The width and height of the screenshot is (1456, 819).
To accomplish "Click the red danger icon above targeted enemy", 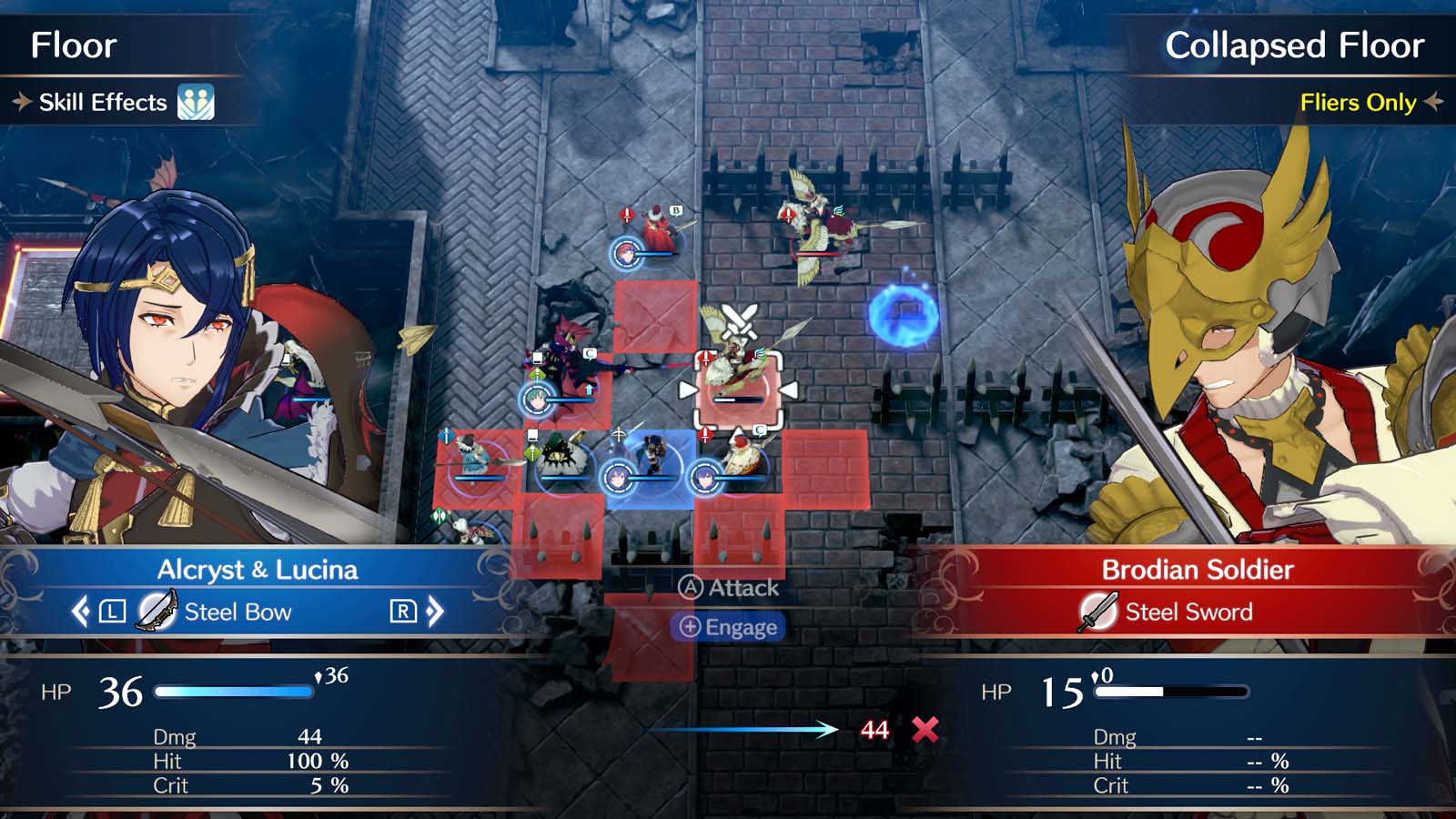I will (x=706, y=358).
